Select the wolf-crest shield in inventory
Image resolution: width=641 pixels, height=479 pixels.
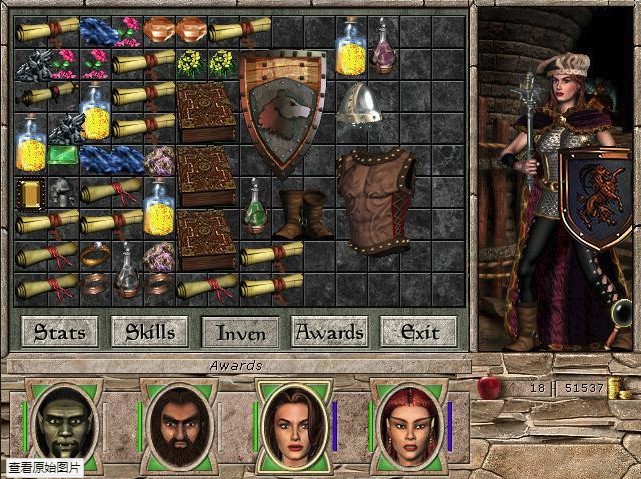(283, 109)
